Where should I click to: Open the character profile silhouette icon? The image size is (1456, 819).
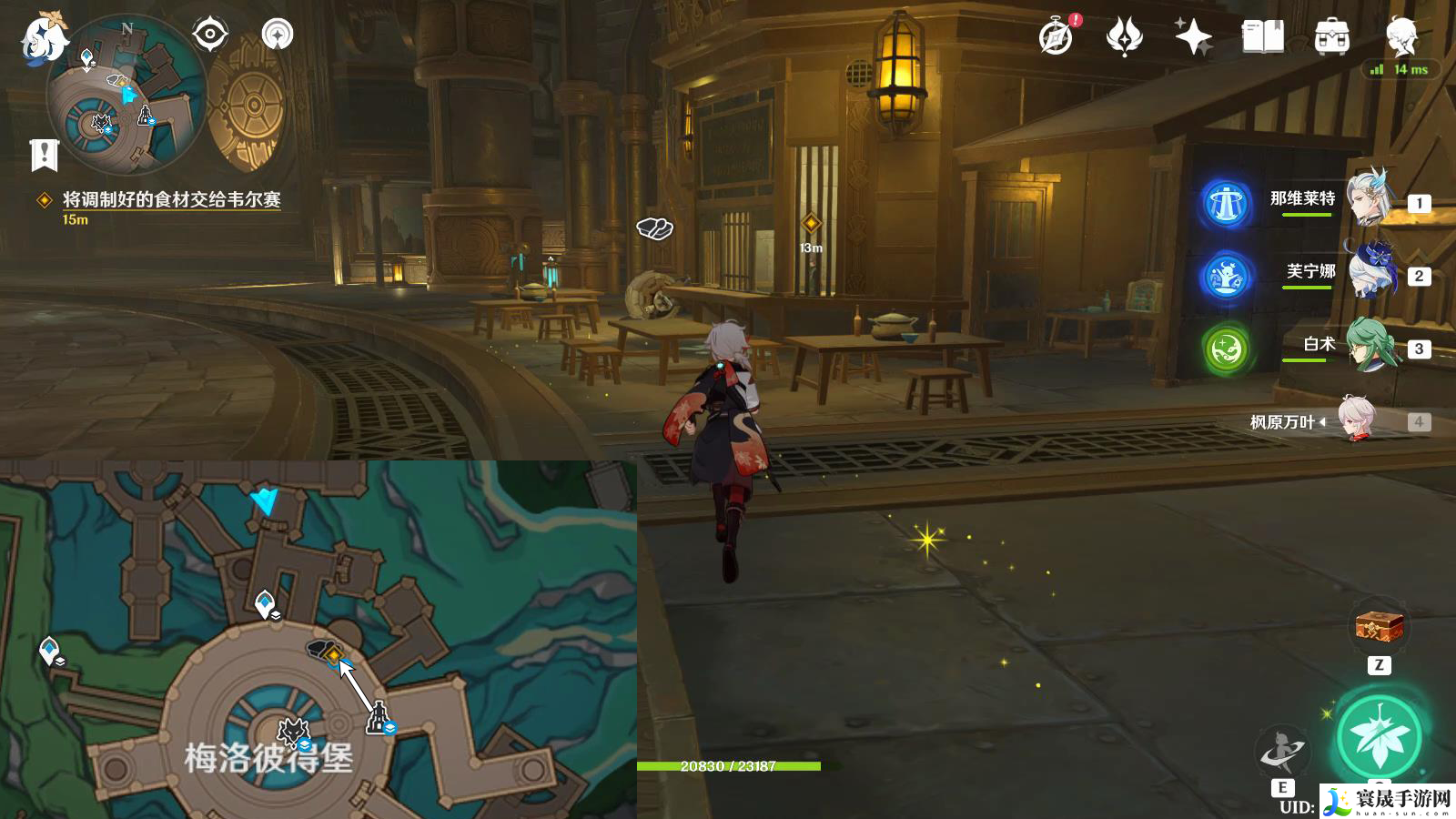[1401, 35]
